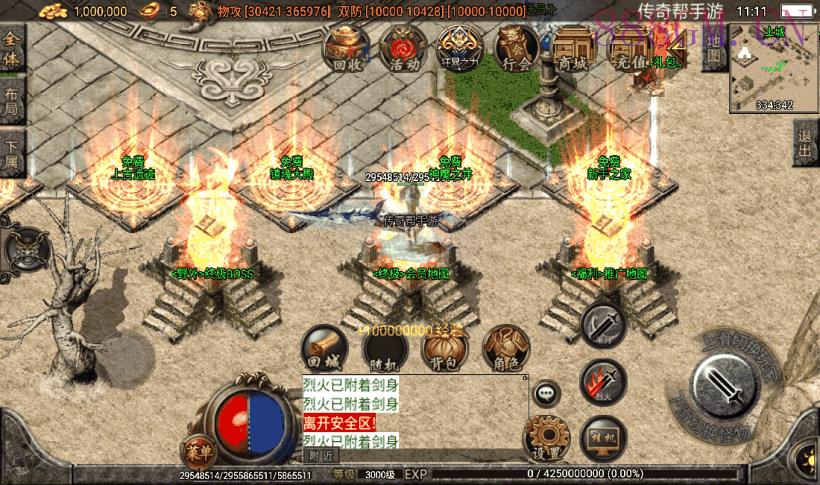Click the 退出 exit button
This screenshot has height=485, width=820.
[806, 144]
